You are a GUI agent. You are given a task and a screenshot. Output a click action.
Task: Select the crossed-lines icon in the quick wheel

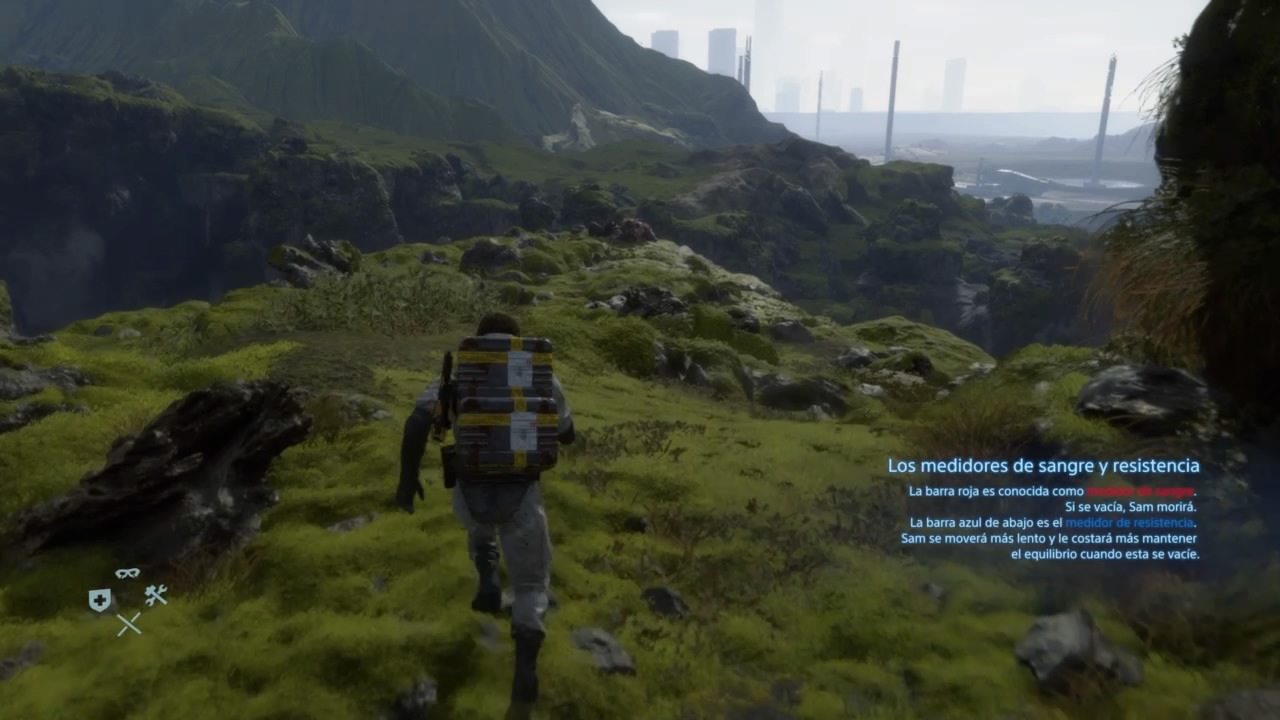128,624
